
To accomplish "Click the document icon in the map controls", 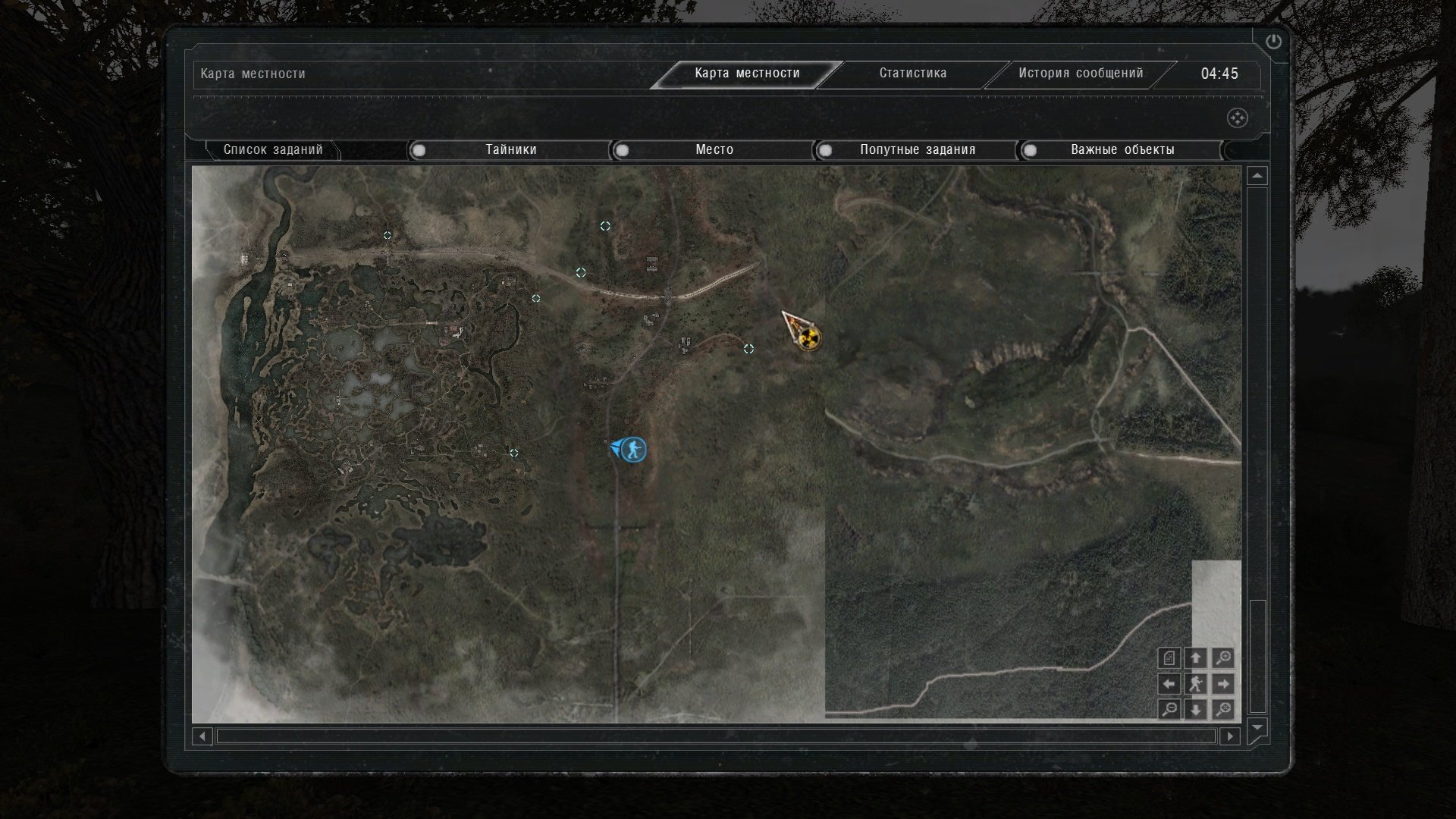I will 1170,658.
